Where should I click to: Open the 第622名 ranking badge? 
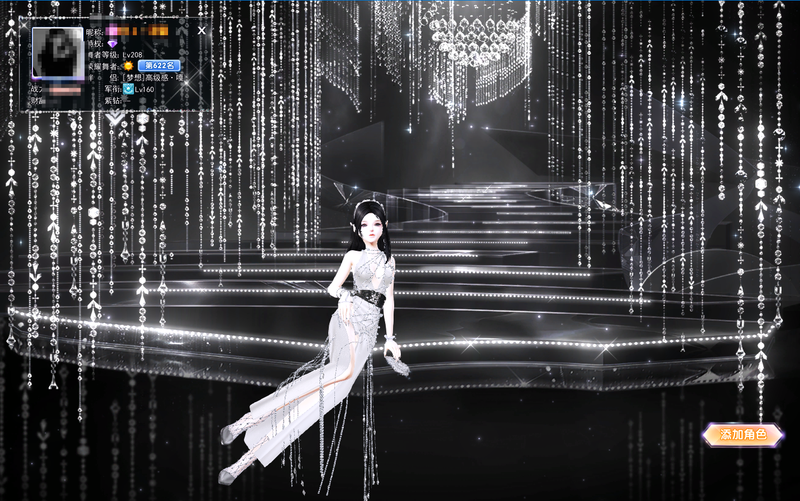[x=161, y=65]
